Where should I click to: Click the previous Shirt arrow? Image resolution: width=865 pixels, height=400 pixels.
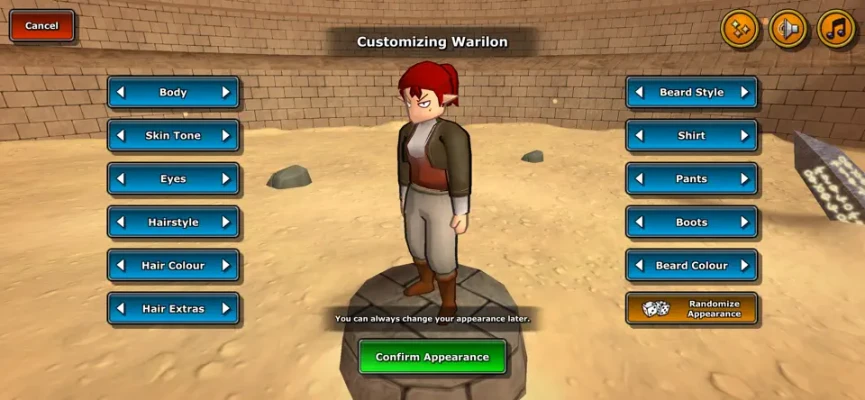639,135
